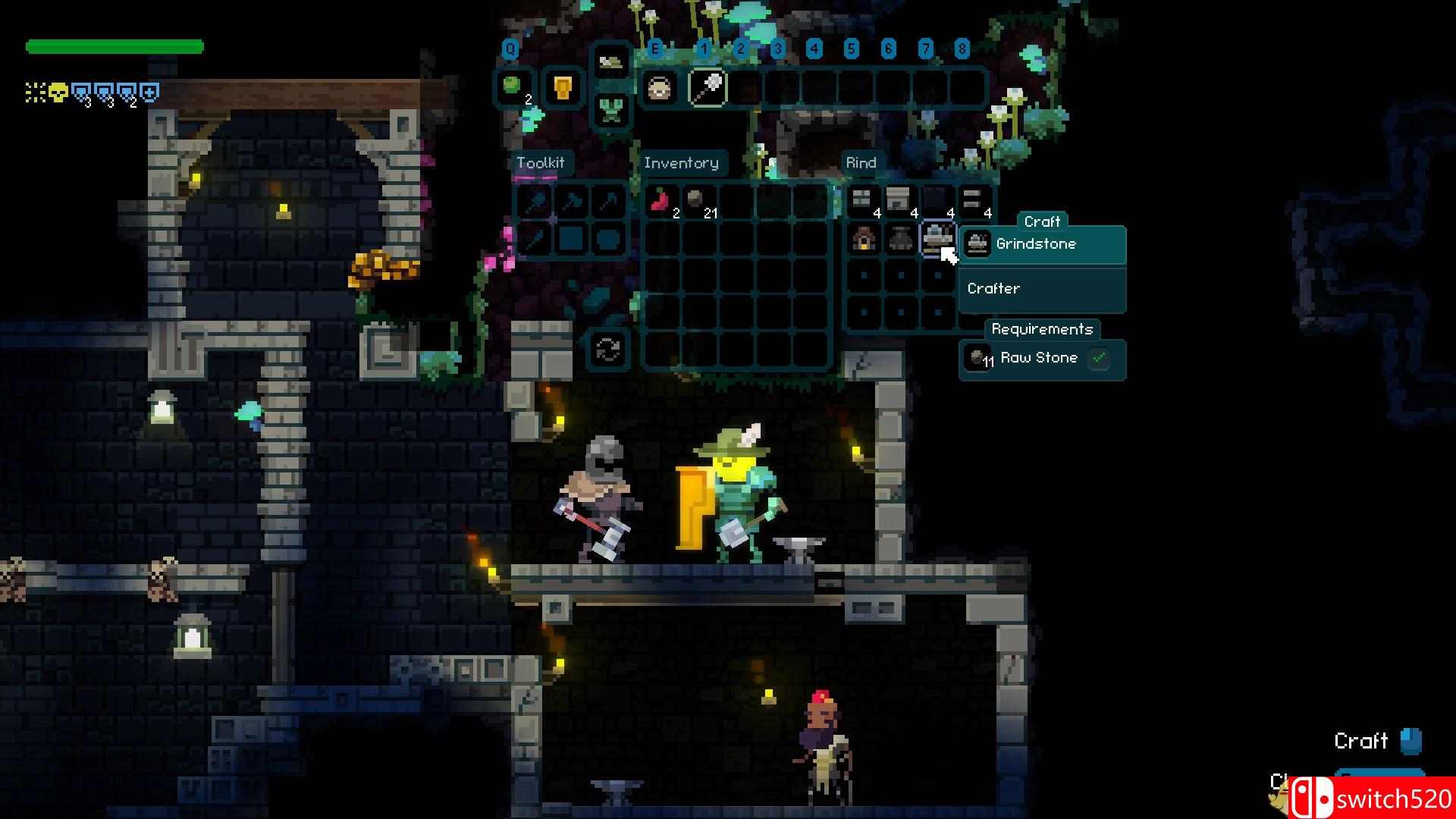Choose the furnace recipe with the glowing fire
The image size is (1456, 819).
click(863, 238)
